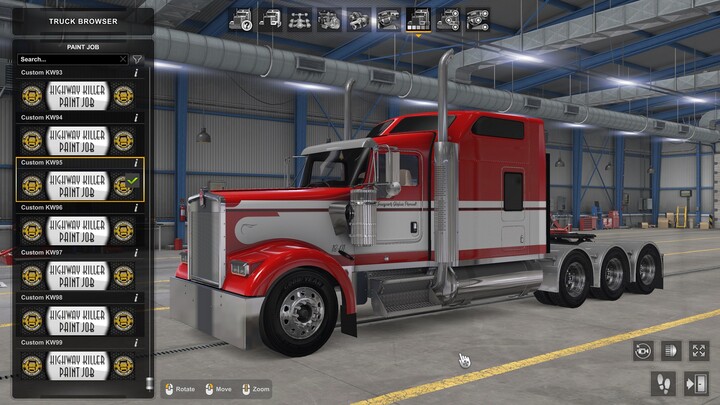Viewport: 720px width, 405px height.
Task: Hide the interface with the expand arrows button
Action: [698, 351]
